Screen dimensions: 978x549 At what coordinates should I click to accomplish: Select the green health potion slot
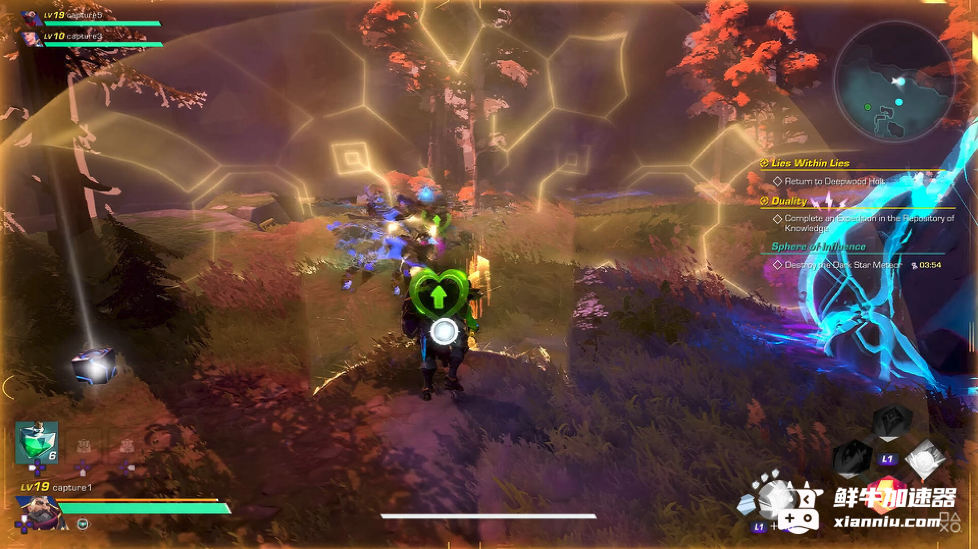pyautogui.click(x=36, y=443)
